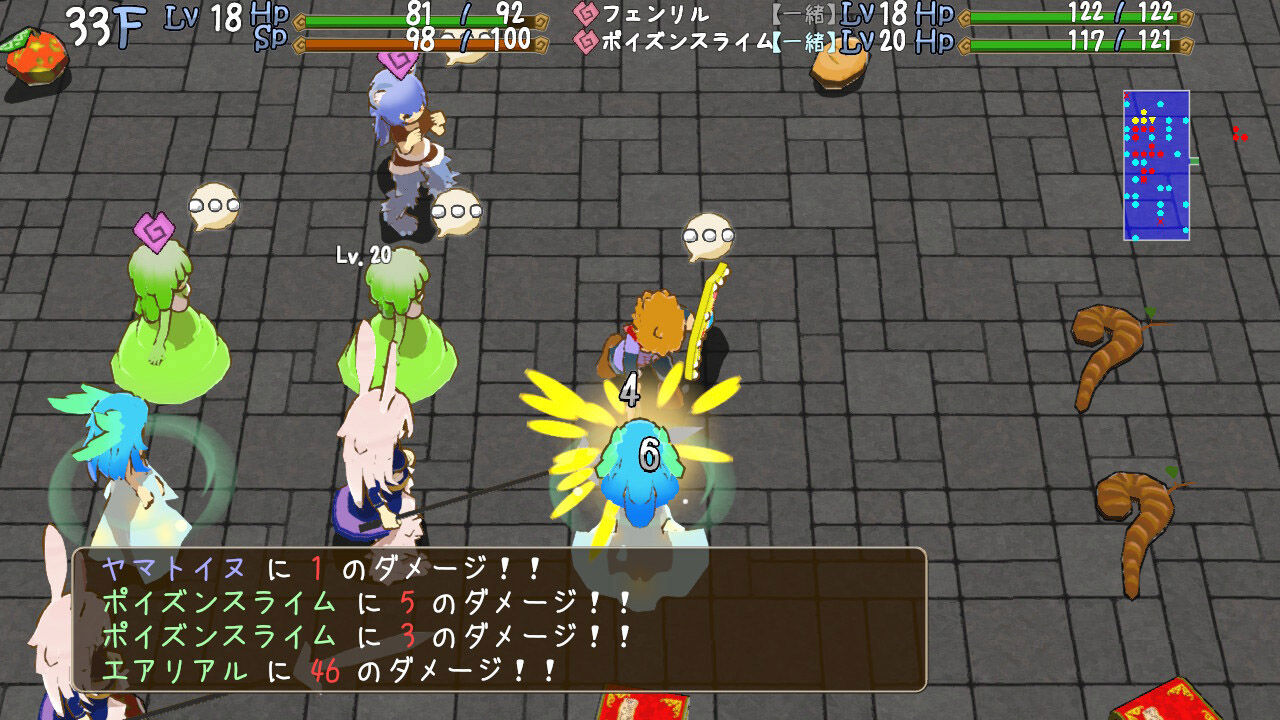Click the speech bubble above the brown-haired hero
This screenshot has width=1280, height=720.
click(707, 234)
